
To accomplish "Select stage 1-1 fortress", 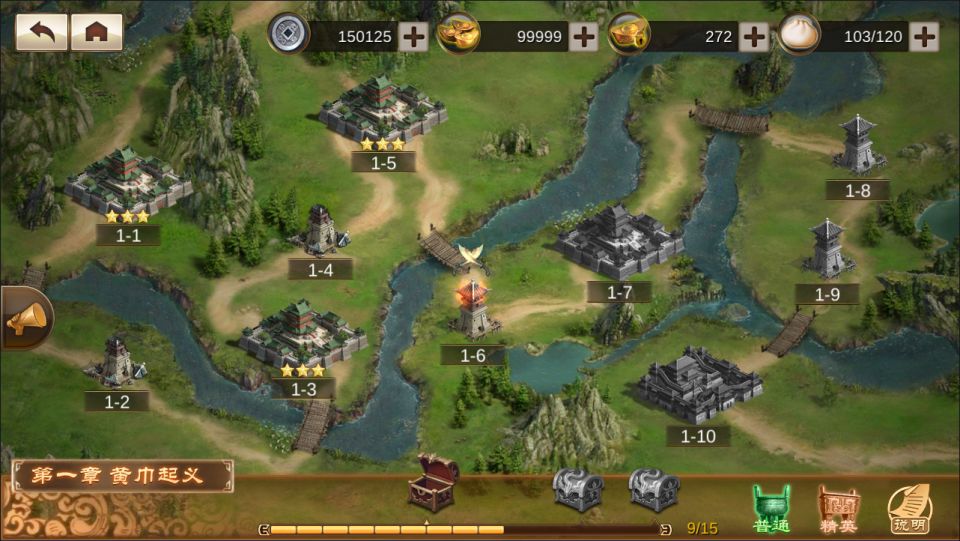I will tap(127, 183).
